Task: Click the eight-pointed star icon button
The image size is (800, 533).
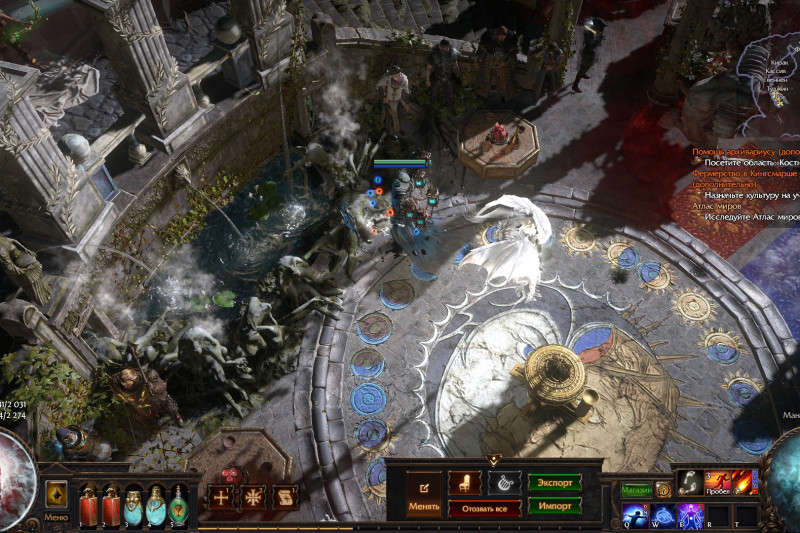Action: click(253, 497)
